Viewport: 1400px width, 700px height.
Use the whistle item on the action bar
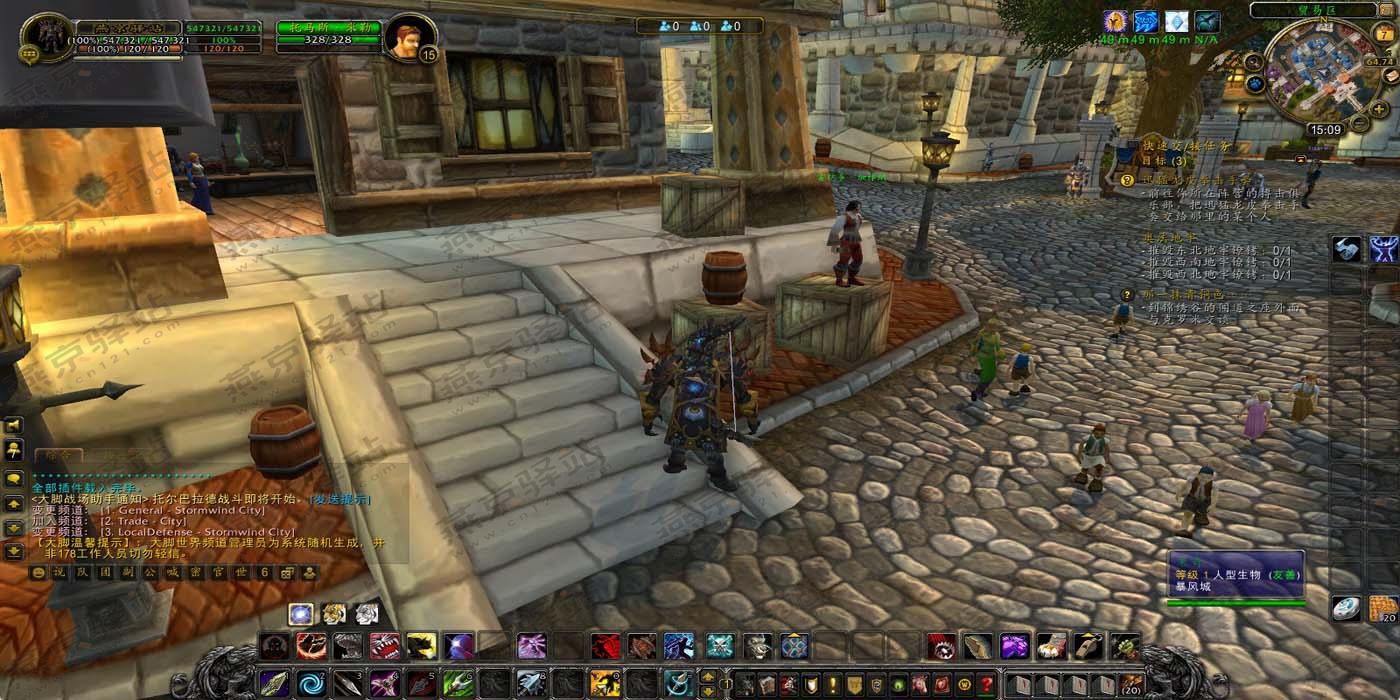click(x=1089, y=646)
